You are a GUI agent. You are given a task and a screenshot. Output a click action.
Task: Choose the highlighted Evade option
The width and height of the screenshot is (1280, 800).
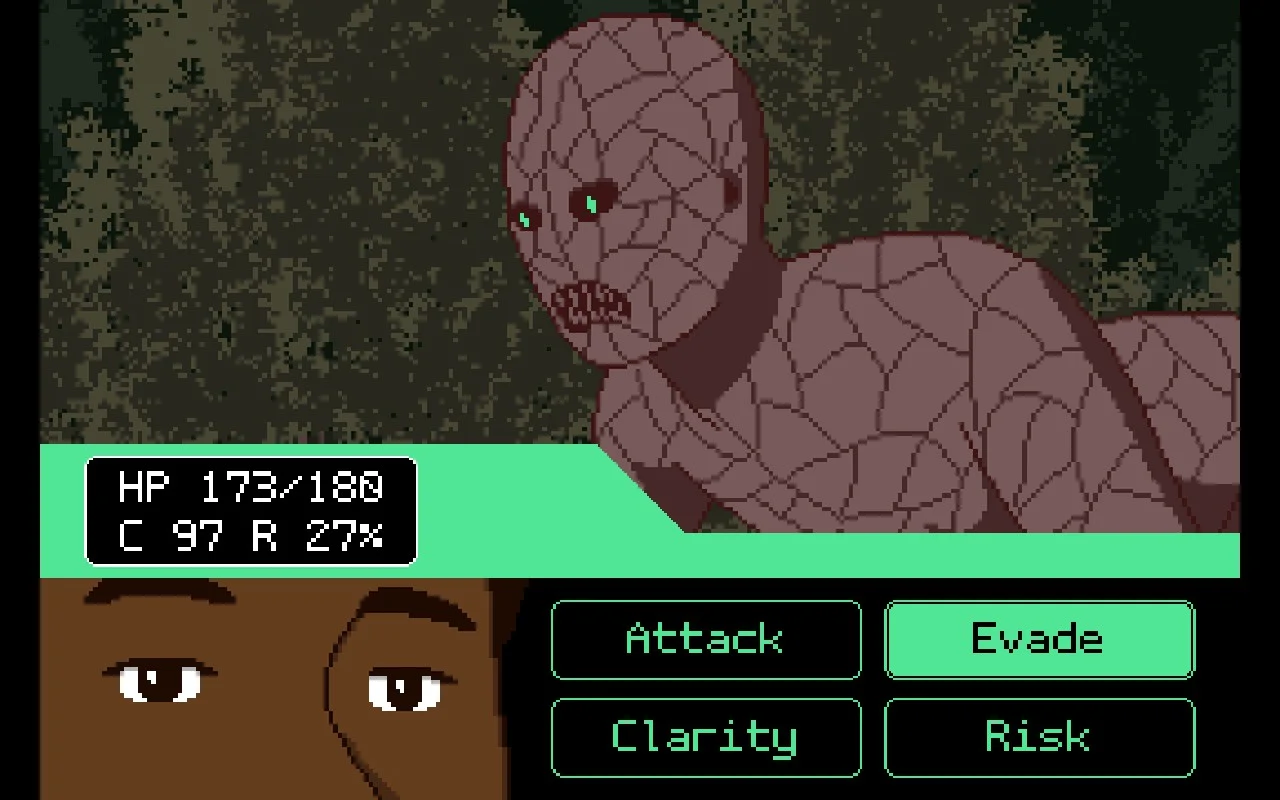pyautogui.click(x=1038, y=639)
